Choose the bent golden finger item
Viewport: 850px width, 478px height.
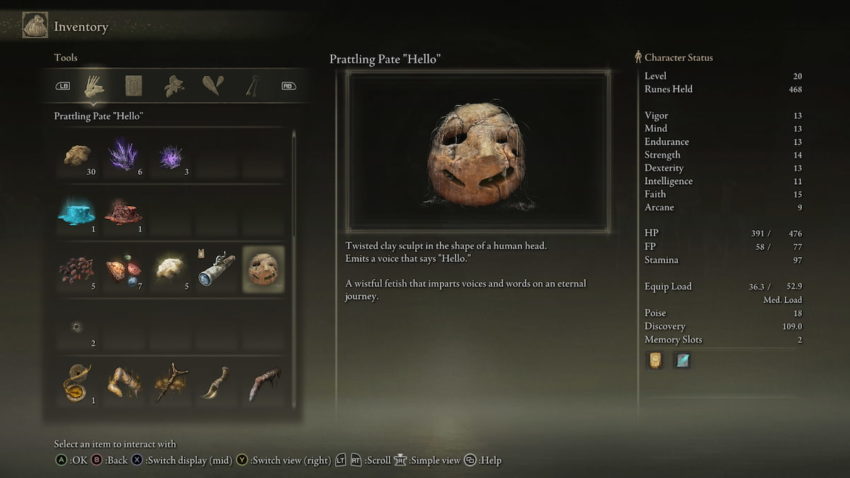(123, 384)
